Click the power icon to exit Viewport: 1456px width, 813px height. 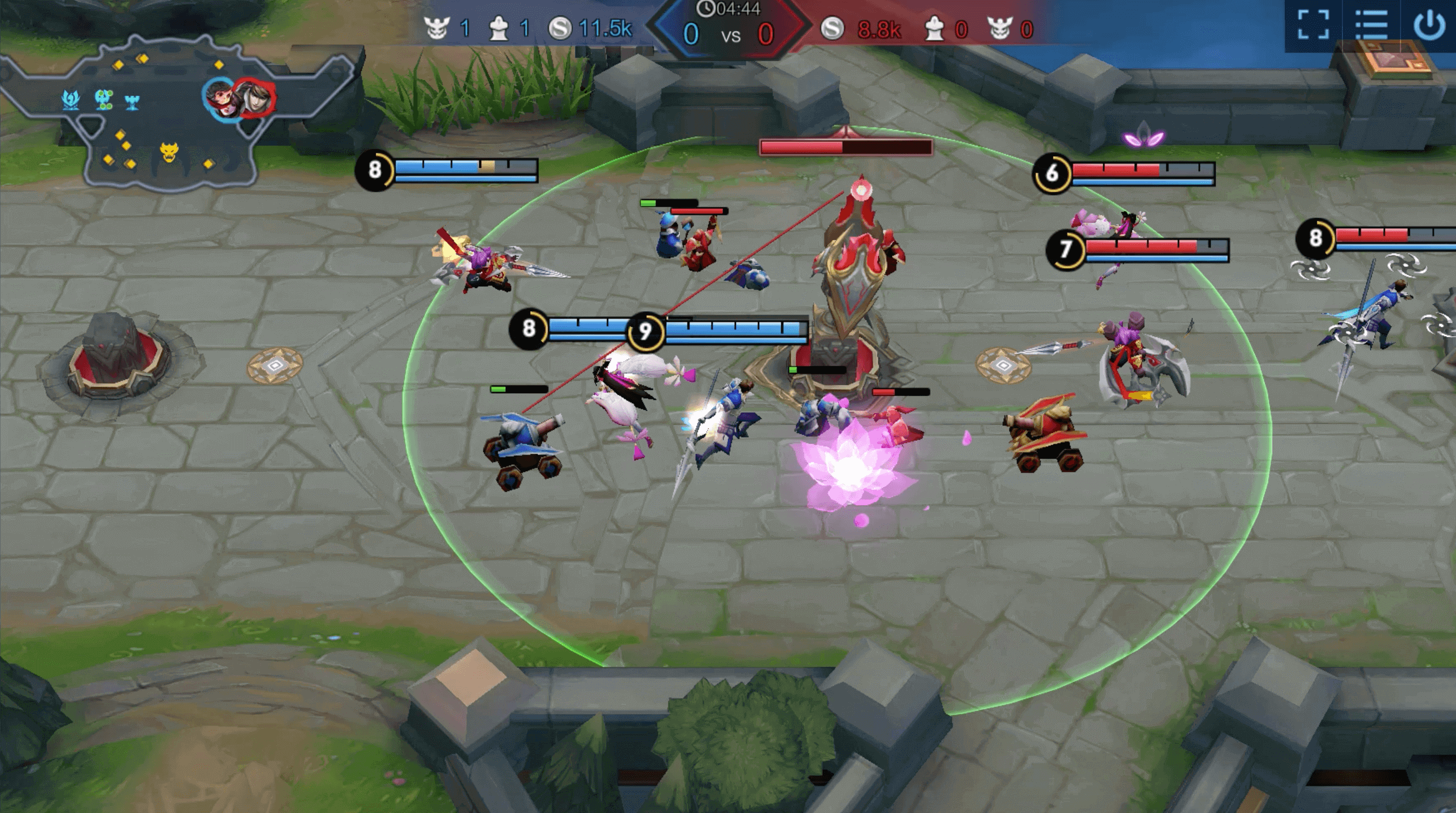[1429, 25]
